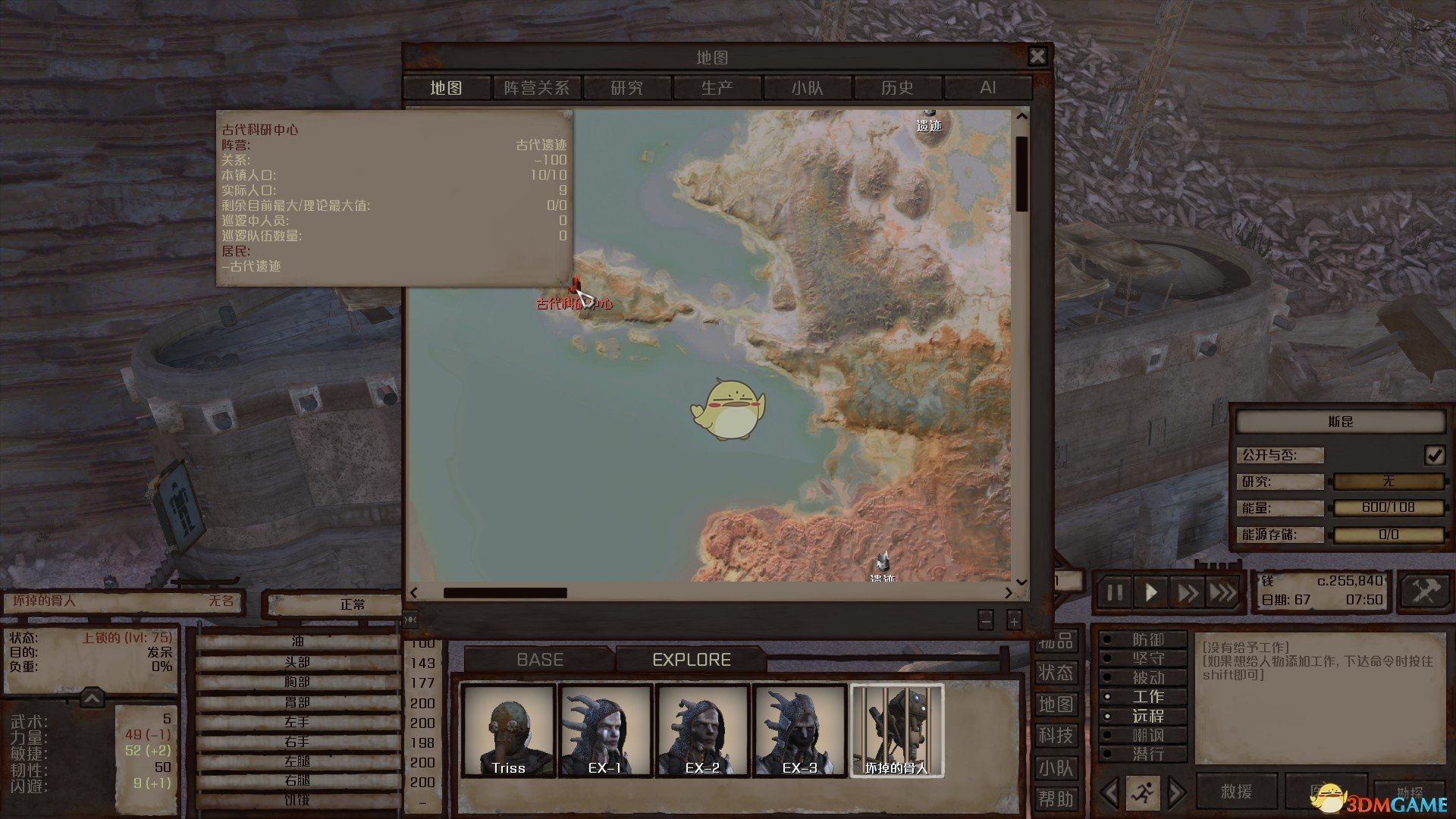The width and height of the screenshot is (1456, 819).
Task: Open the AI tab
Action: click(x=987, y=88)
